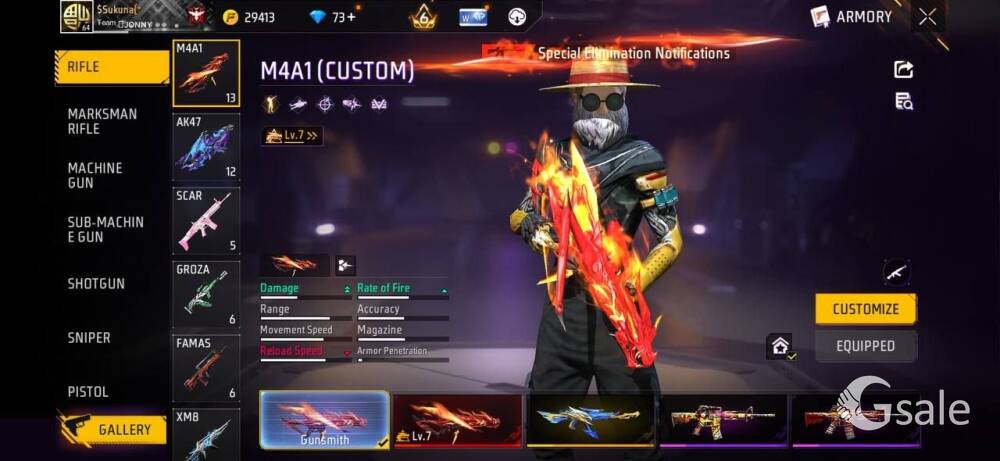Select the AK47 weapon slot

tap(205, 146)
